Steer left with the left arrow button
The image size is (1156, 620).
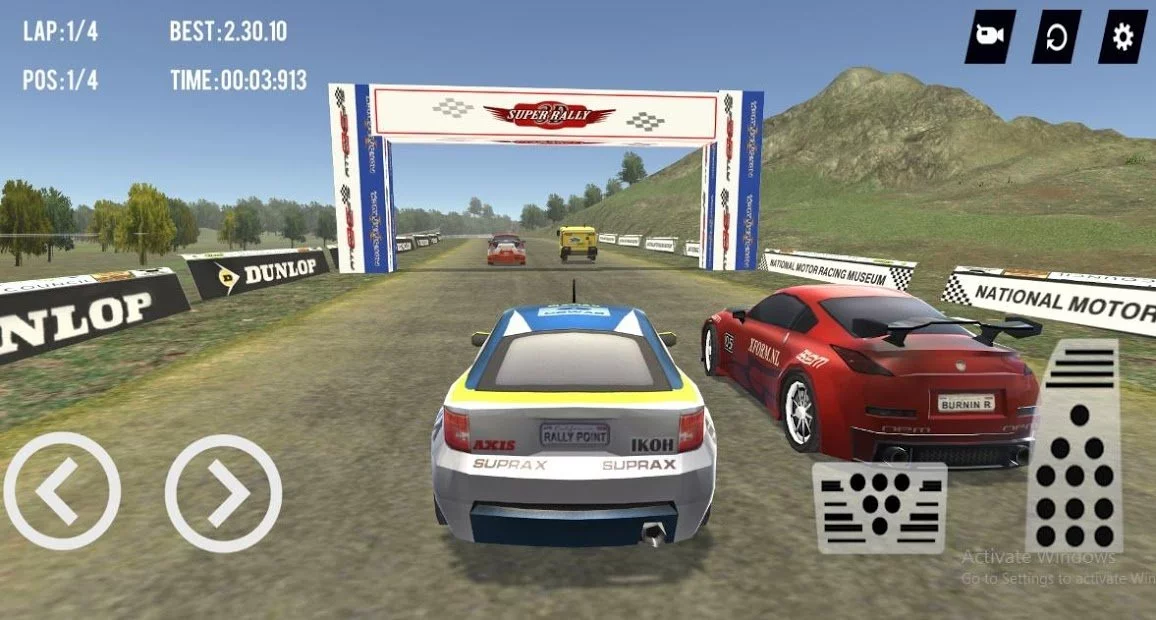(x=62, y=491)
